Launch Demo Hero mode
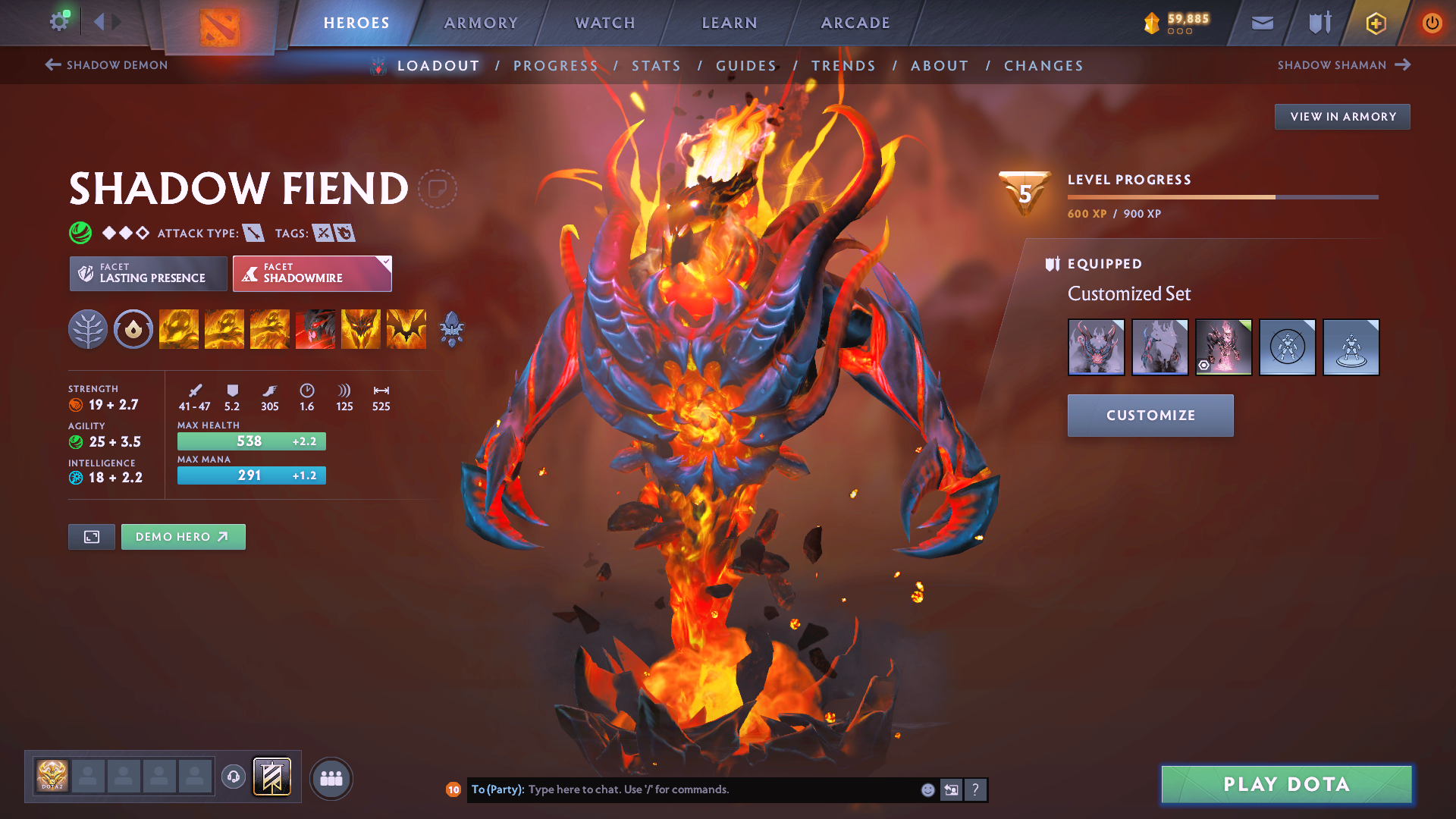The width and height of the screenshot is (1456, 819). (x=183, y=537)
